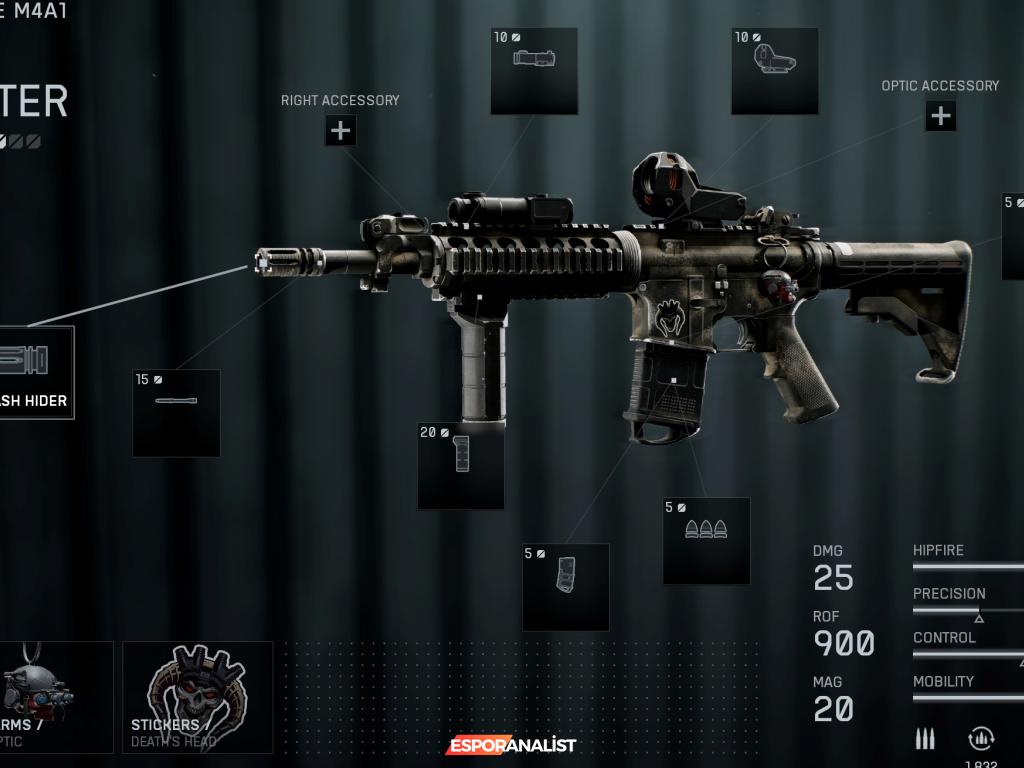This screenshot has width=1024, height=768.
Task: Select the flash hider muzzle slot
Action: [x=36, y=372]
